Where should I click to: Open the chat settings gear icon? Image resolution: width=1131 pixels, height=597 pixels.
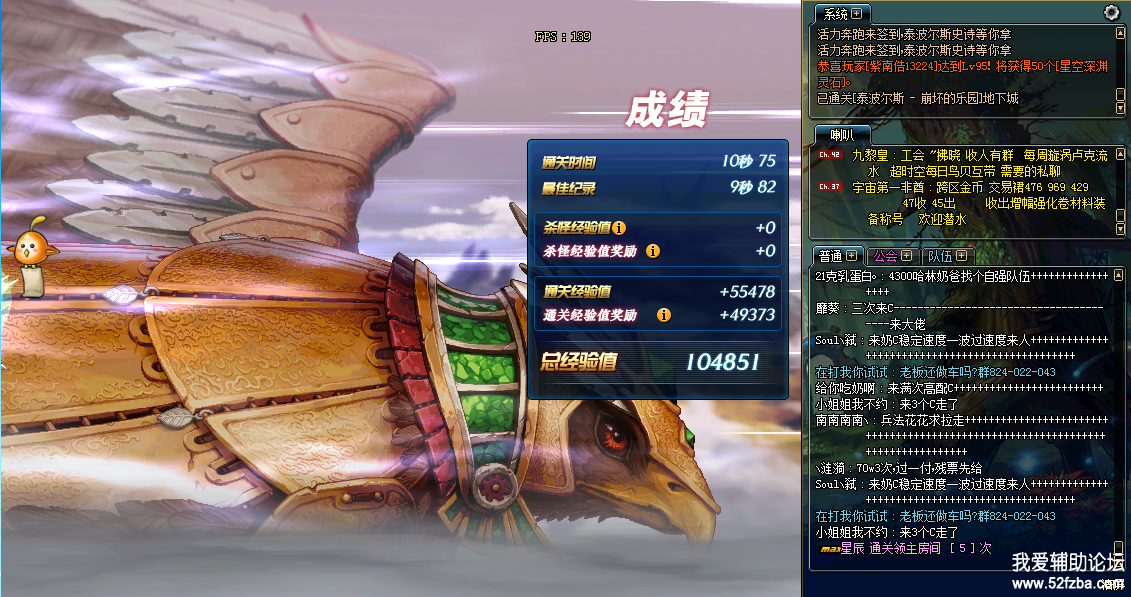point(1111,13)
